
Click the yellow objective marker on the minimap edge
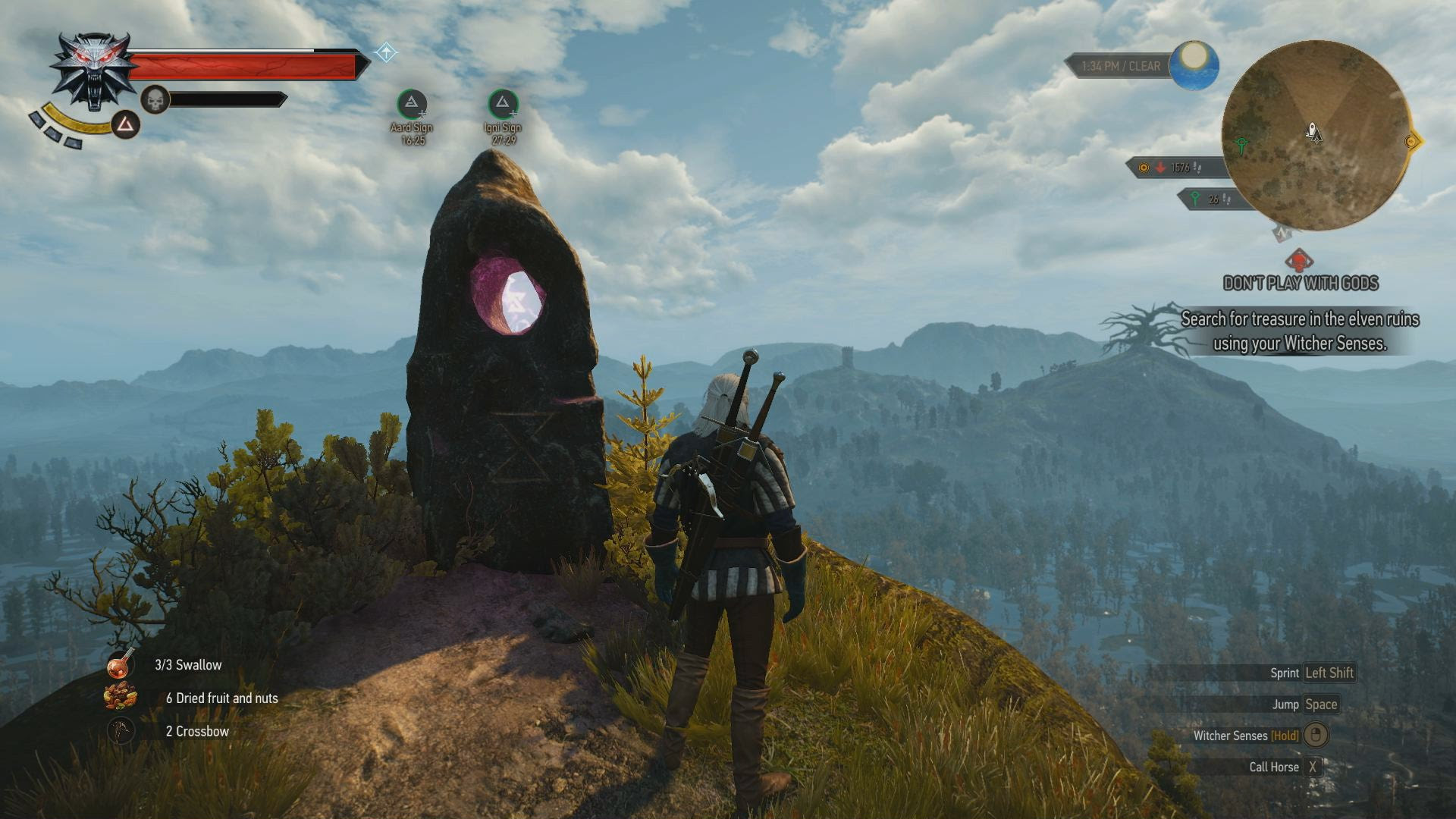coord(1411,141)
